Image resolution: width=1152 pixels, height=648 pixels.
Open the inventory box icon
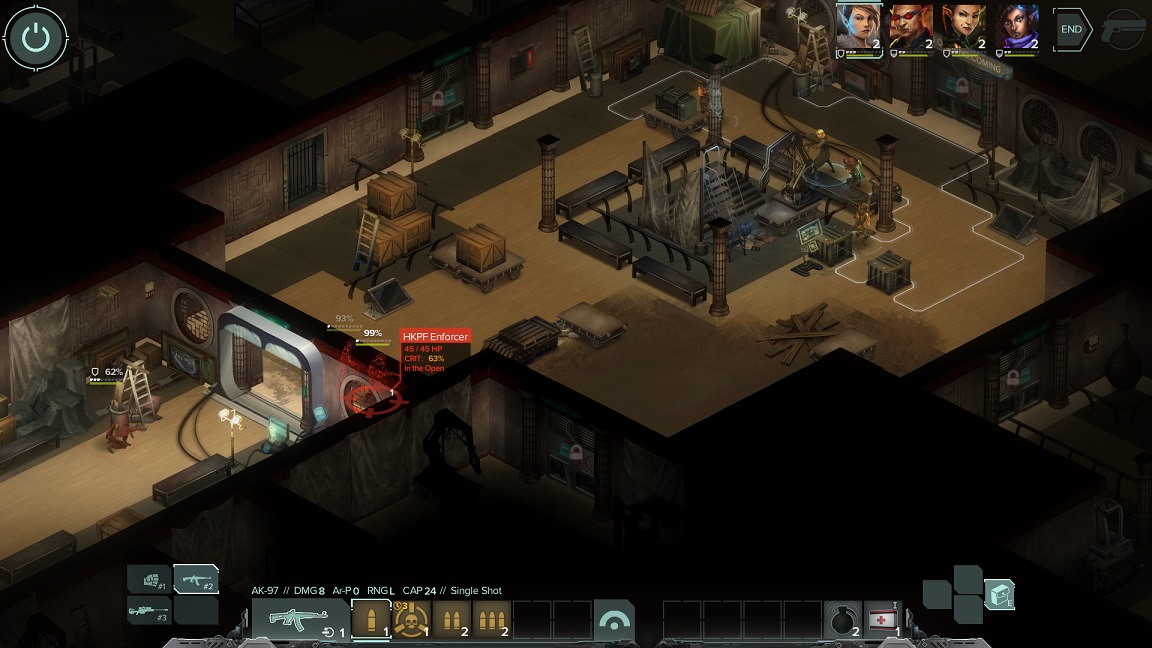pyautogui.click(x=999, y=594)
